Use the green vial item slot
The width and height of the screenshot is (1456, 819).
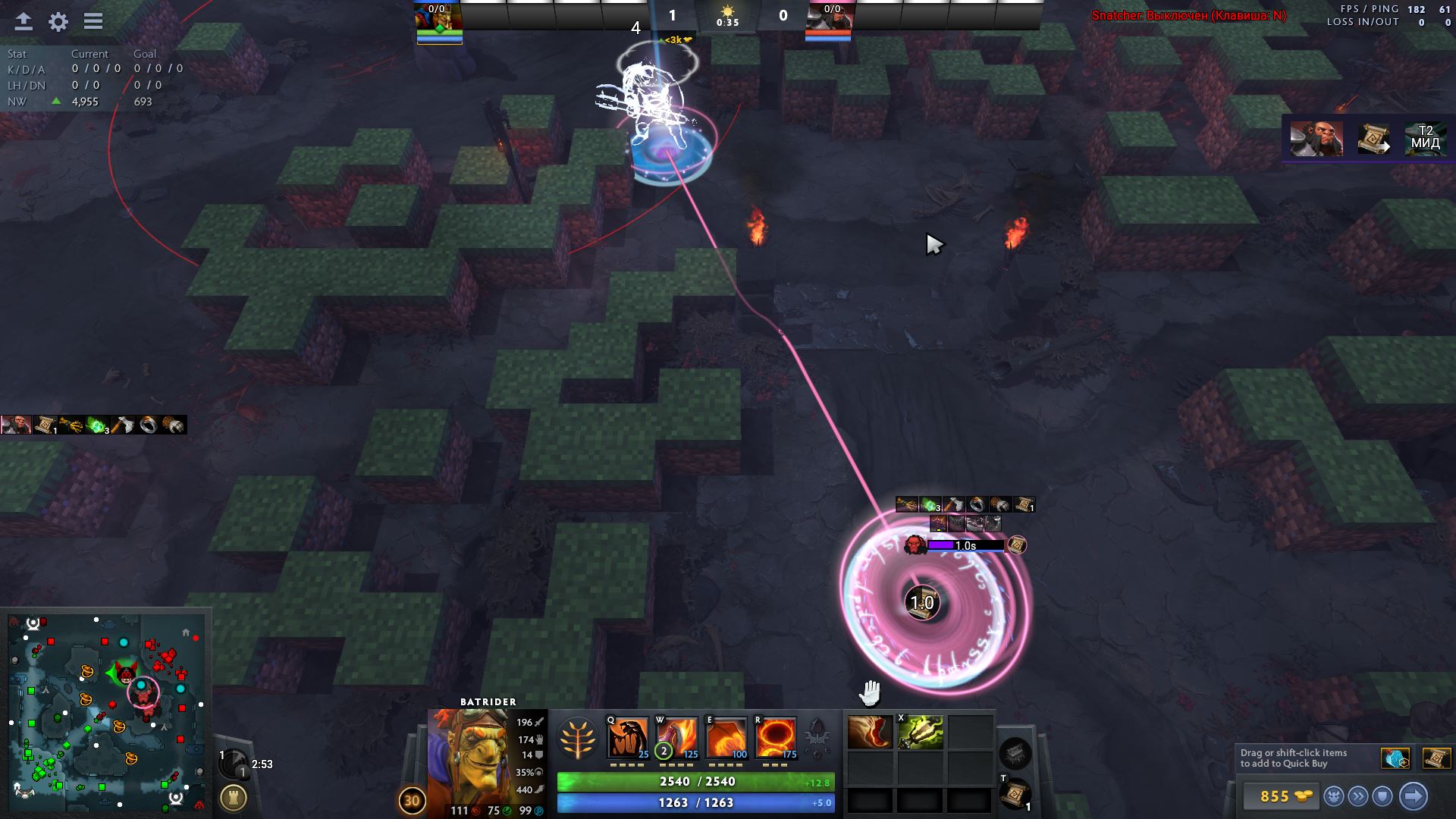click(x=920, y=733)
